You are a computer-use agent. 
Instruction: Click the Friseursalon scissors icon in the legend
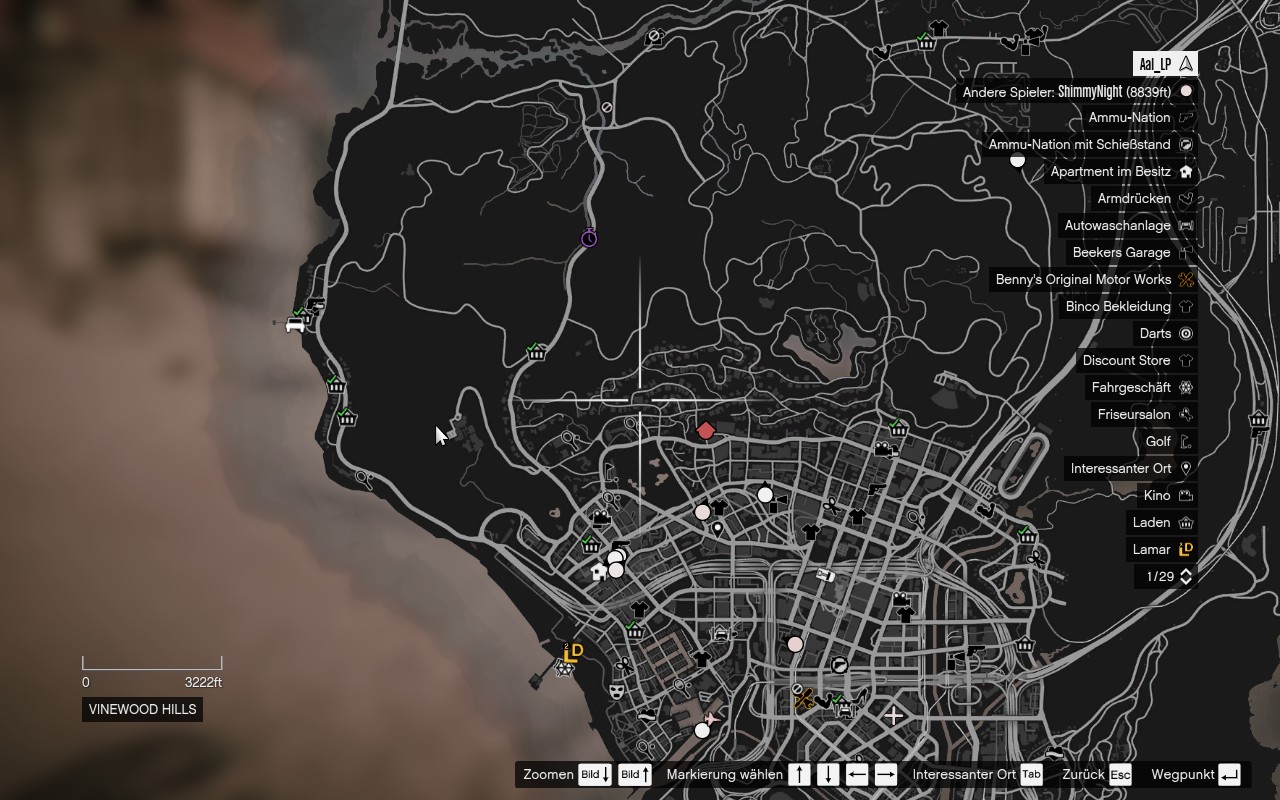(1188, 414)
